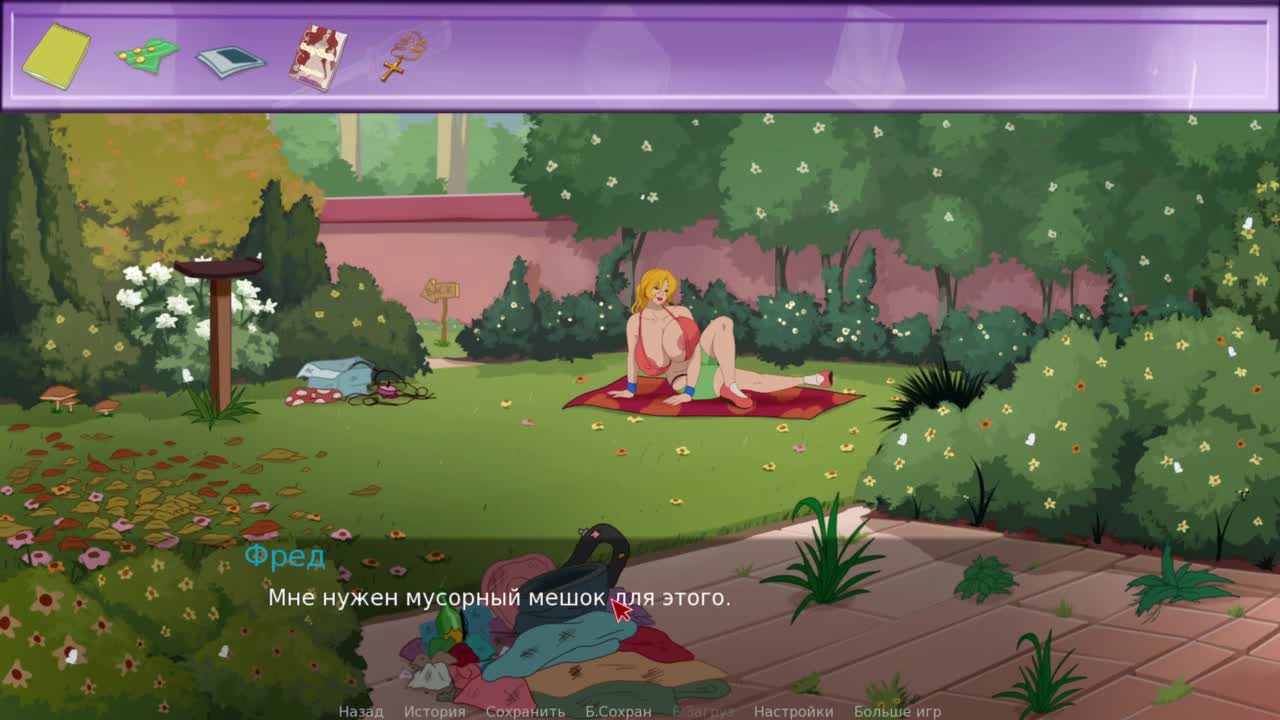Pick the green cash and coins item
The height and width of the screenshot is (720, 1280).
click(x=146, y=55)
